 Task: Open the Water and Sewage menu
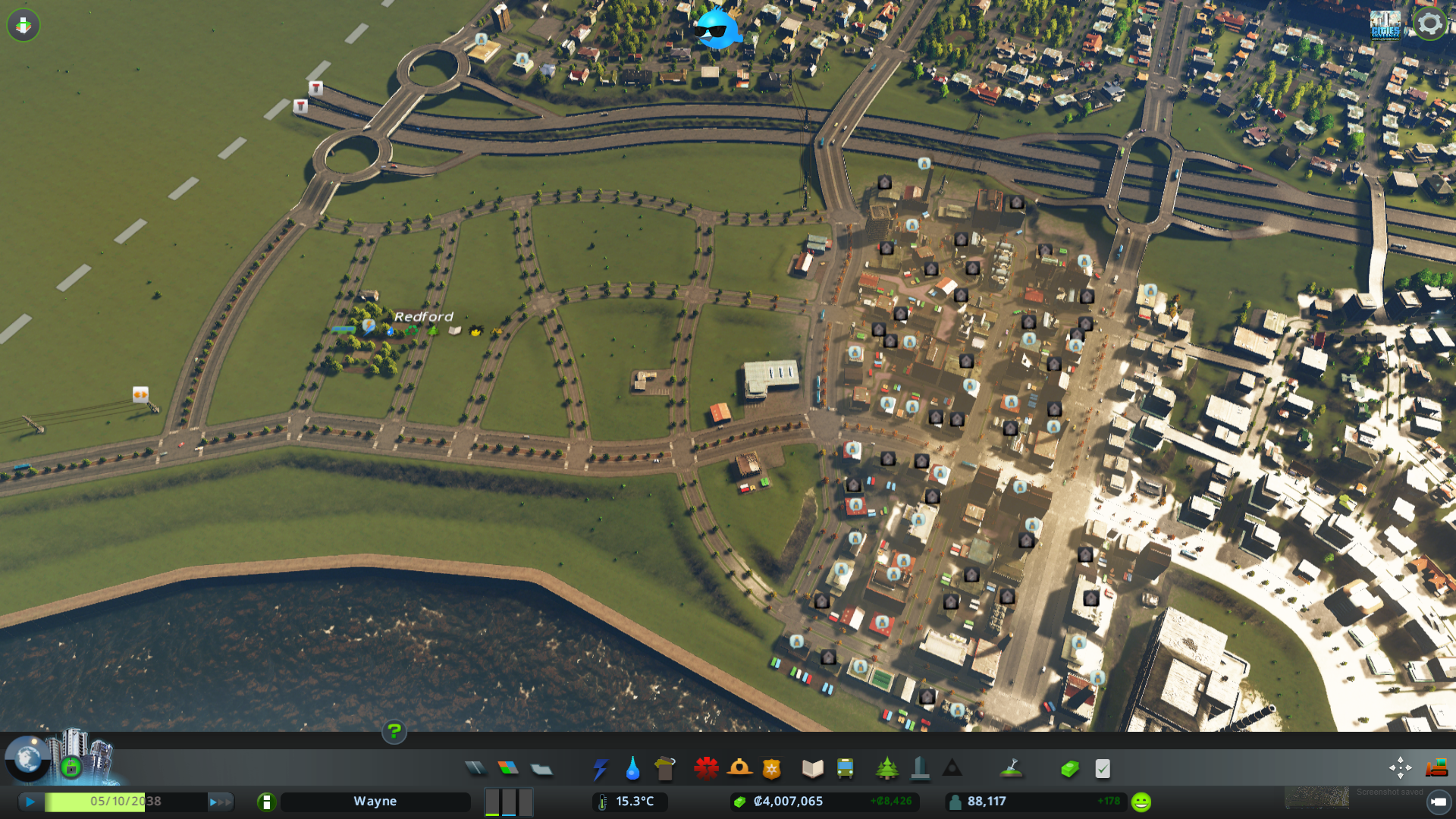[x=633, y=768]
